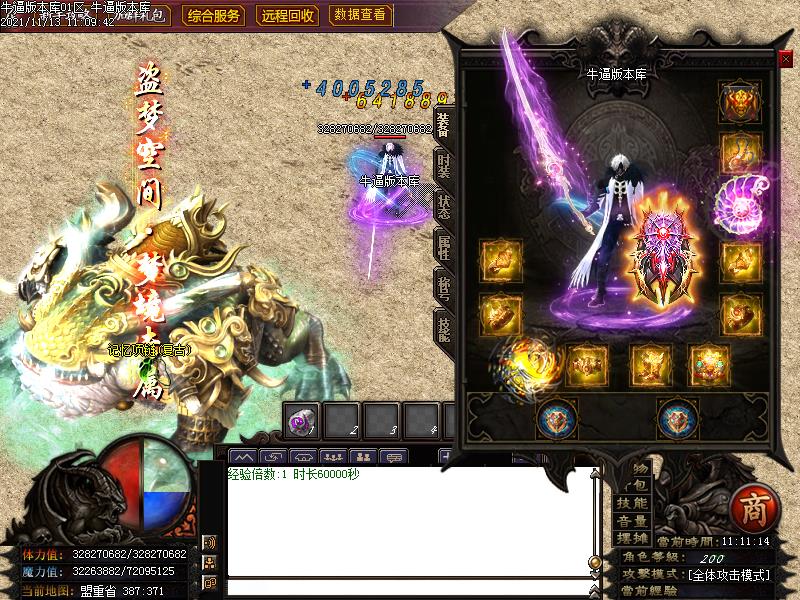Viewport: 800px width, 600px height.
Task: Open the 数据查看 data view button
Action: pyautogui.click(x=360, y=15)
